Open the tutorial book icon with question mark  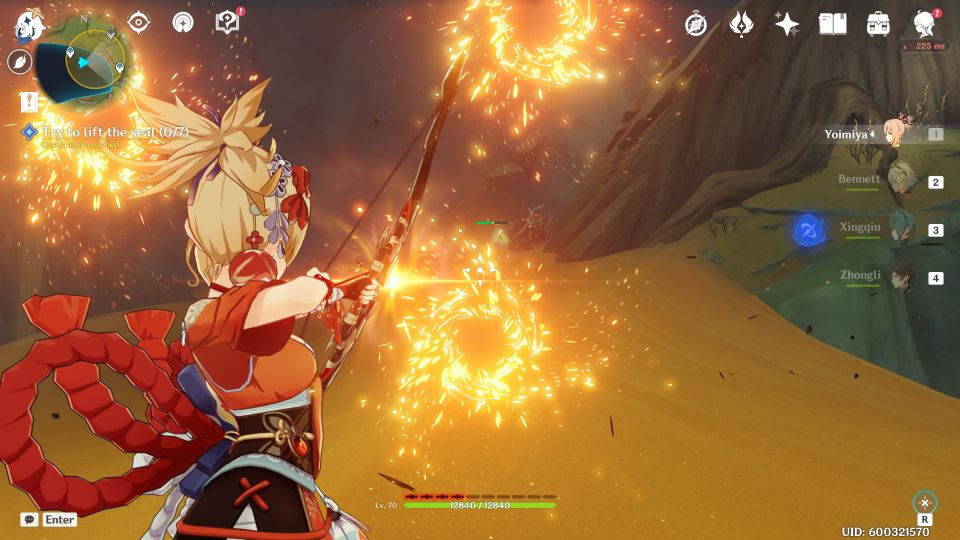click(x=228, y=23)
